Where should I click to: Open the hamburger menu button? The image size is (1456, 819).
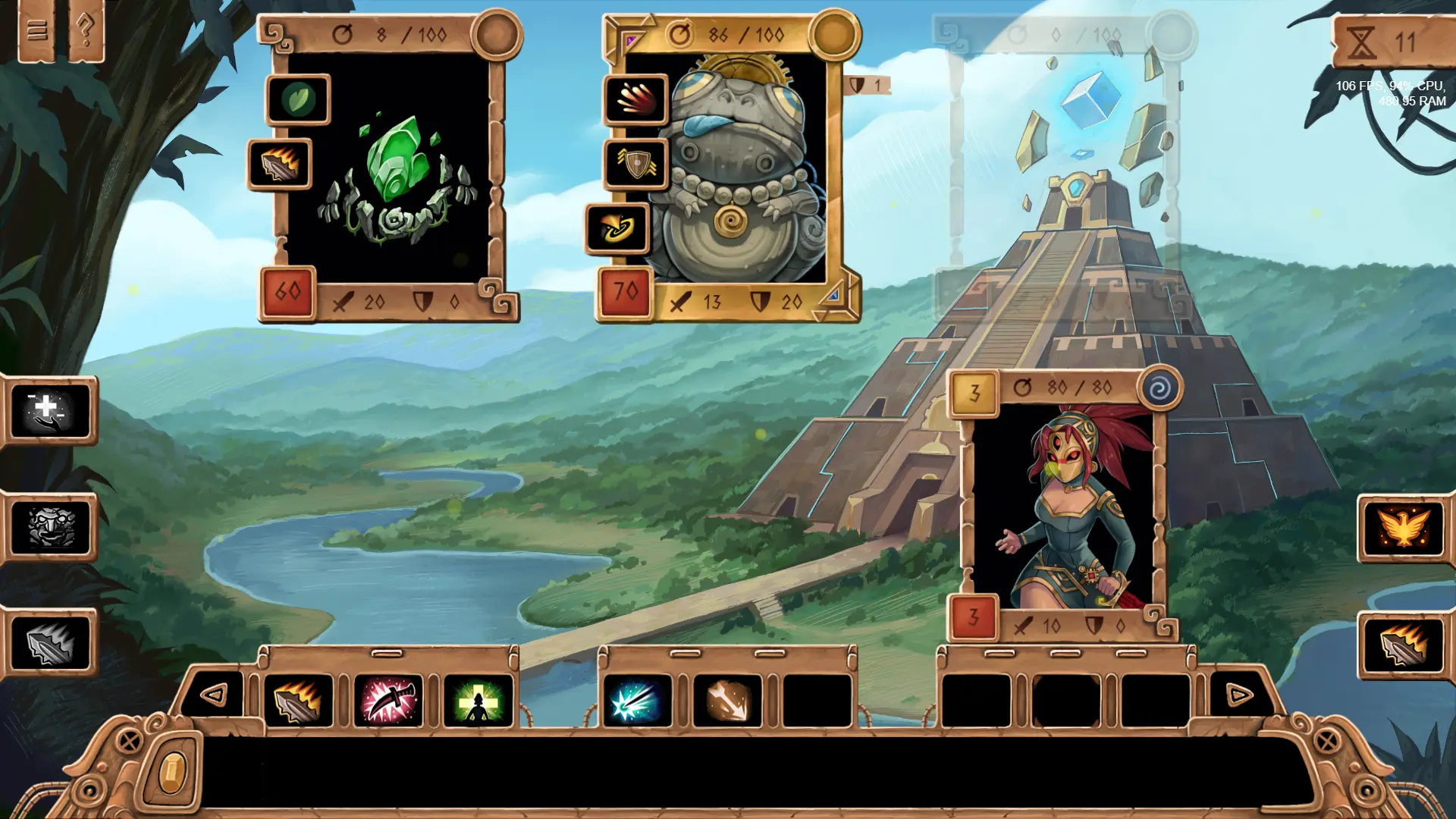[x=37, y=30]
